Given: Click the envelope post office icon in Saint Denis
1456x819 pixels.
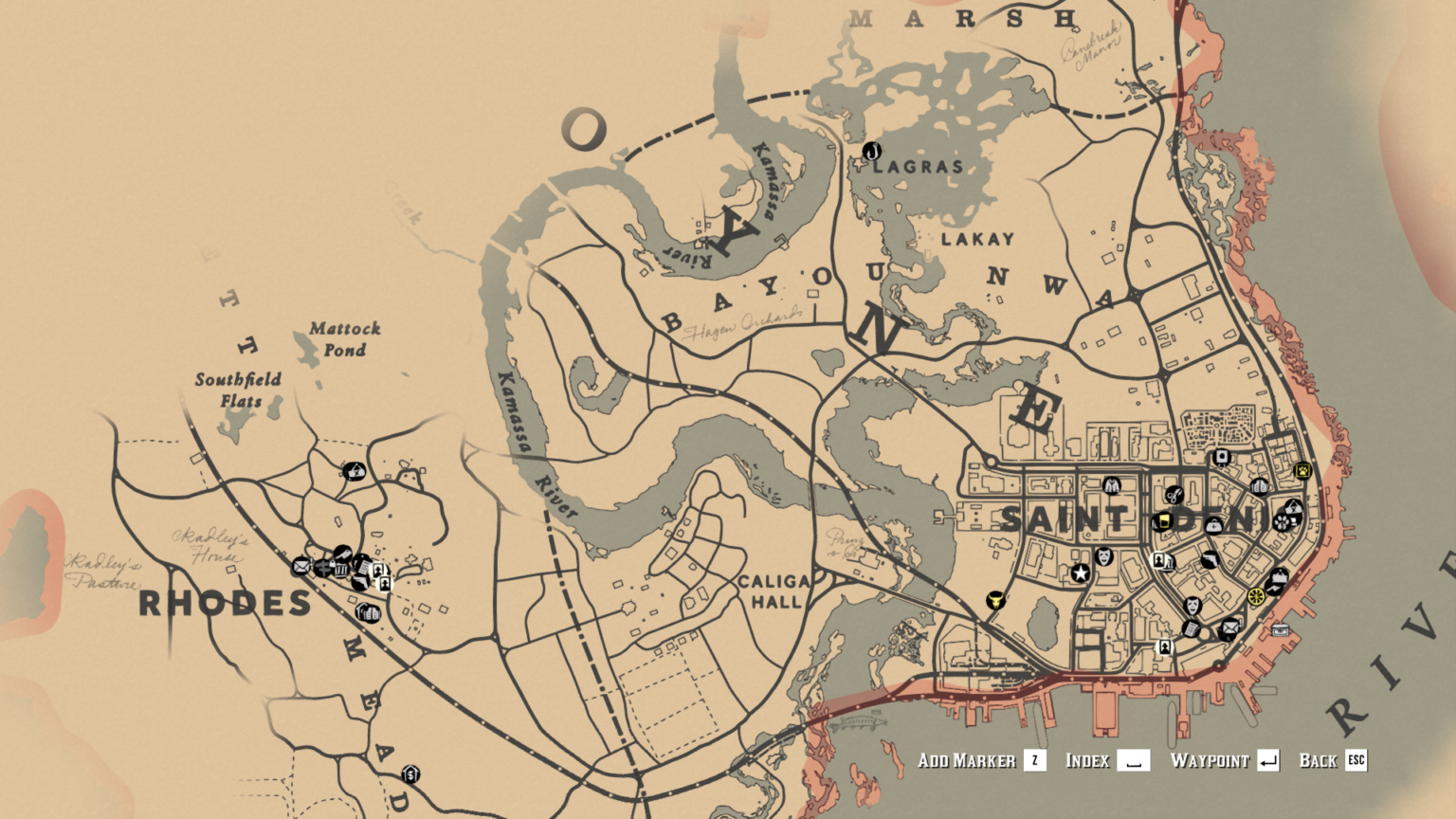Looking at the screenshot, I should [x=1228, y=628].
